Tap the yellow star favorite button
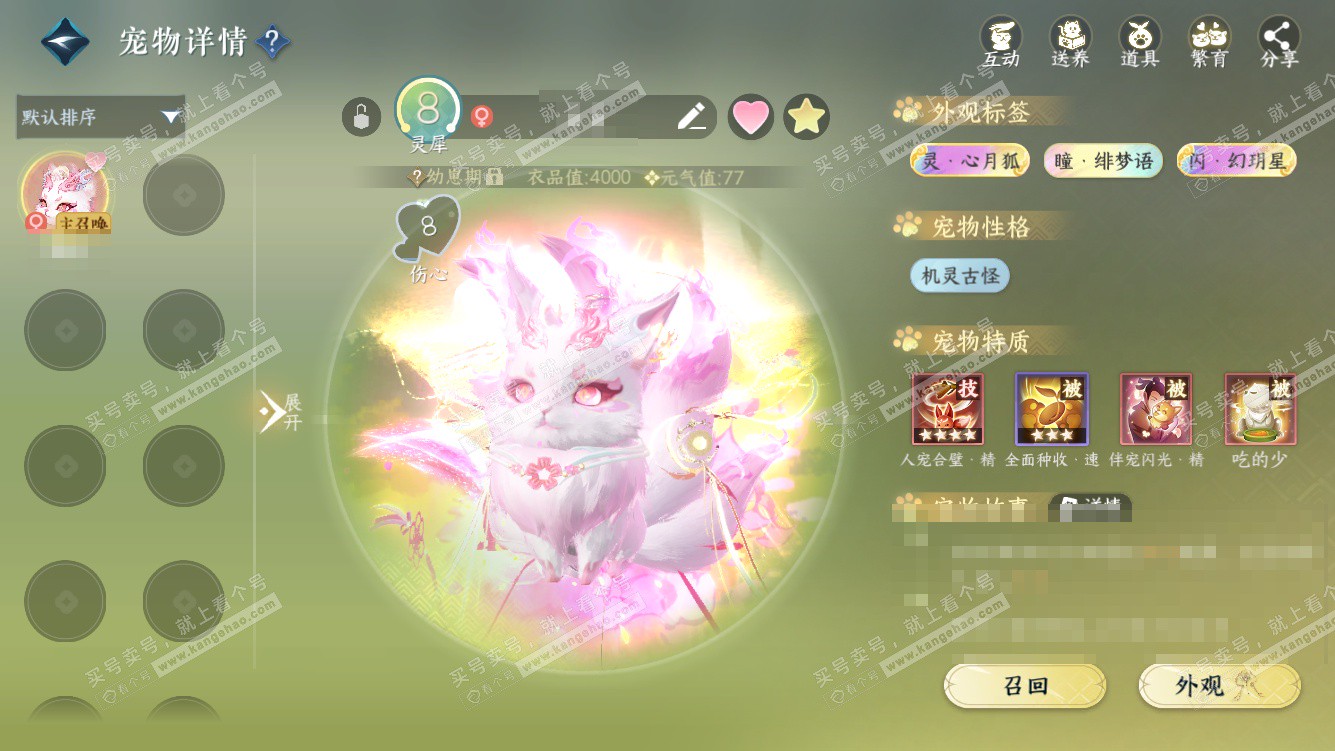Image resolution: width=1335 pixels, height=751 pixels. 806,117
